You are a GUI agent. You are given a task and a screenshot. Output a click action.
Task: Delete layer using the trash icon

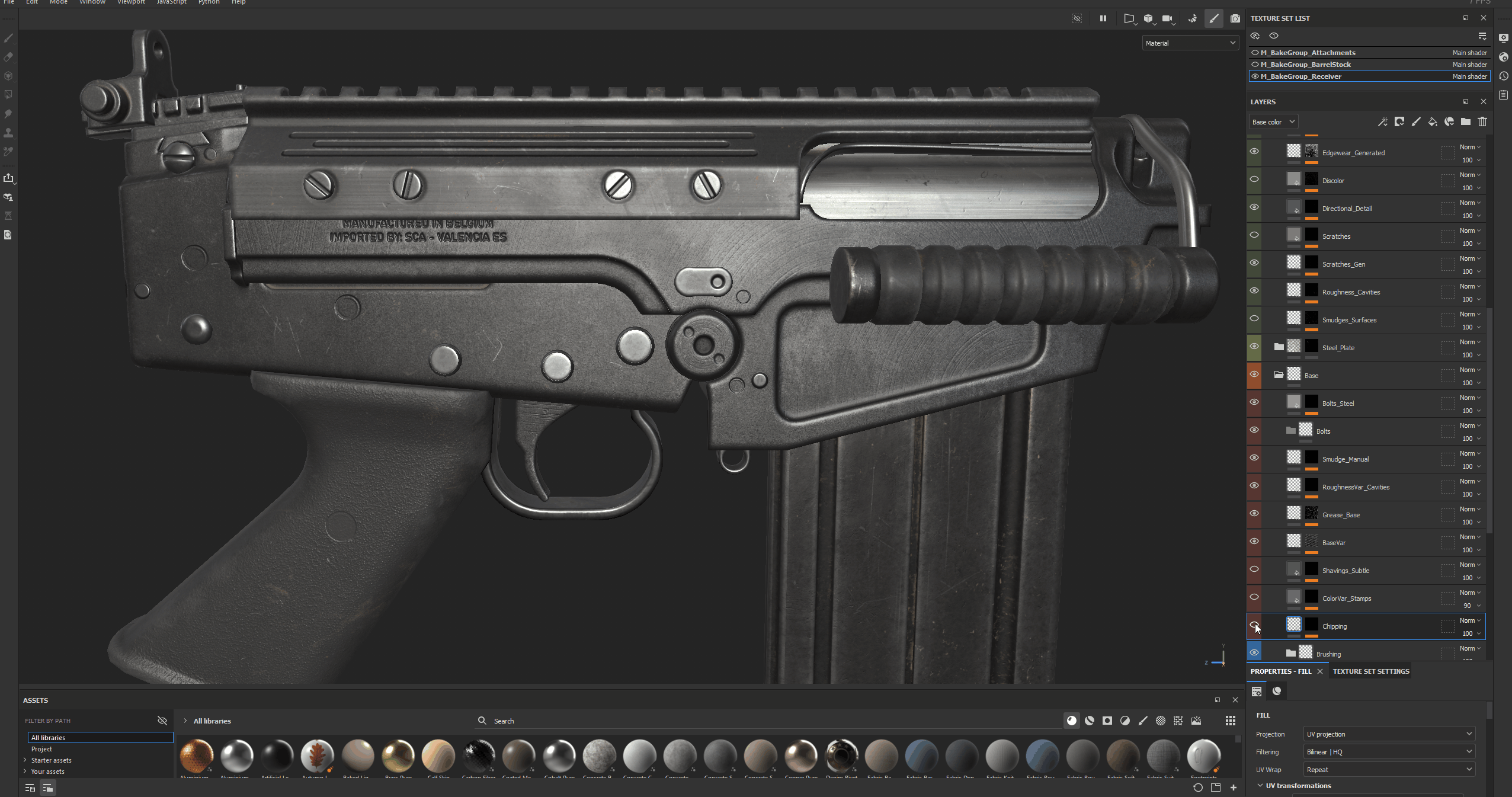(x=1483, y=121)
